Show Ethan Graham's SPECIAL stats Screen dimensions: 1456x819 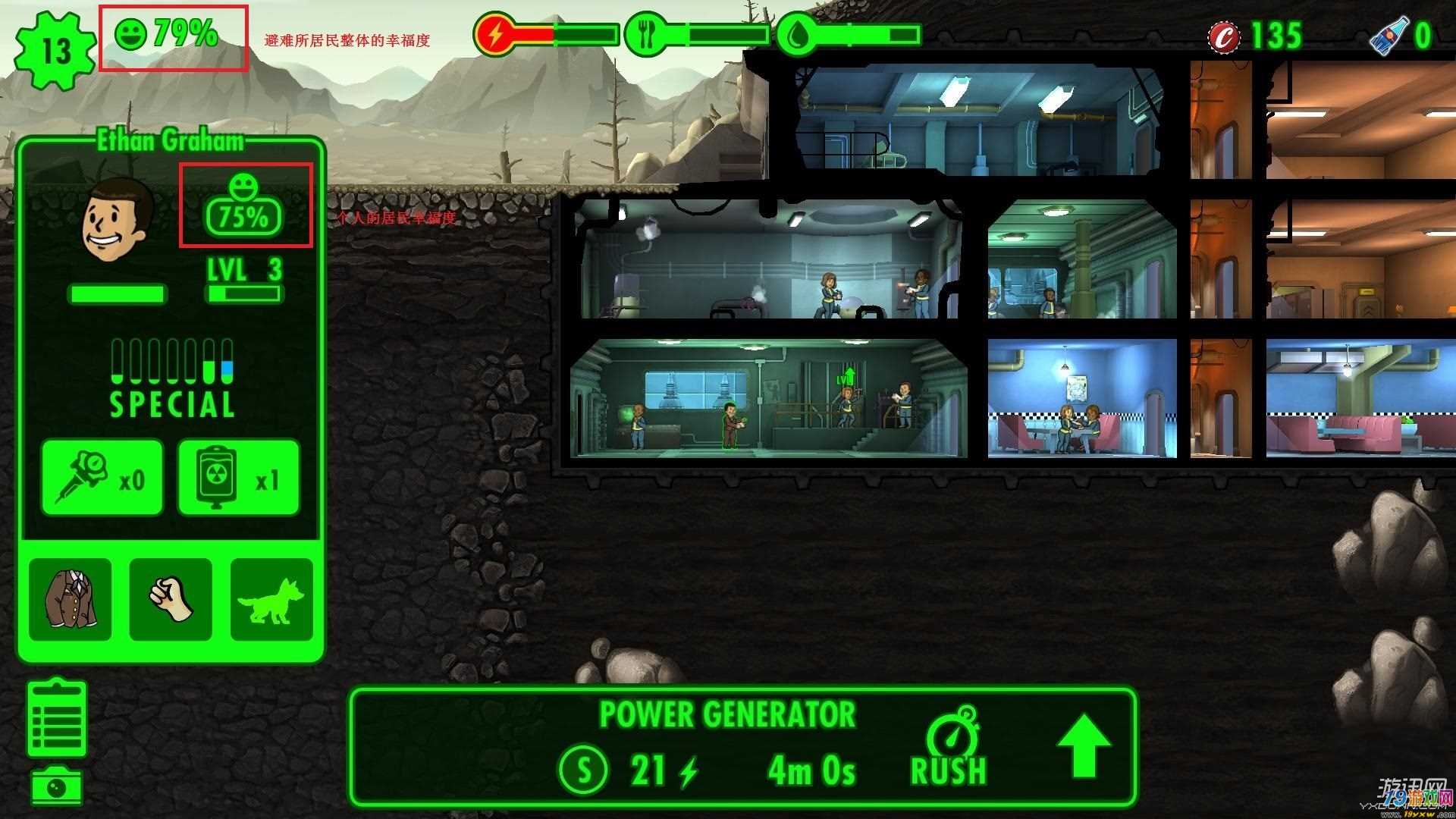(172, 379)
